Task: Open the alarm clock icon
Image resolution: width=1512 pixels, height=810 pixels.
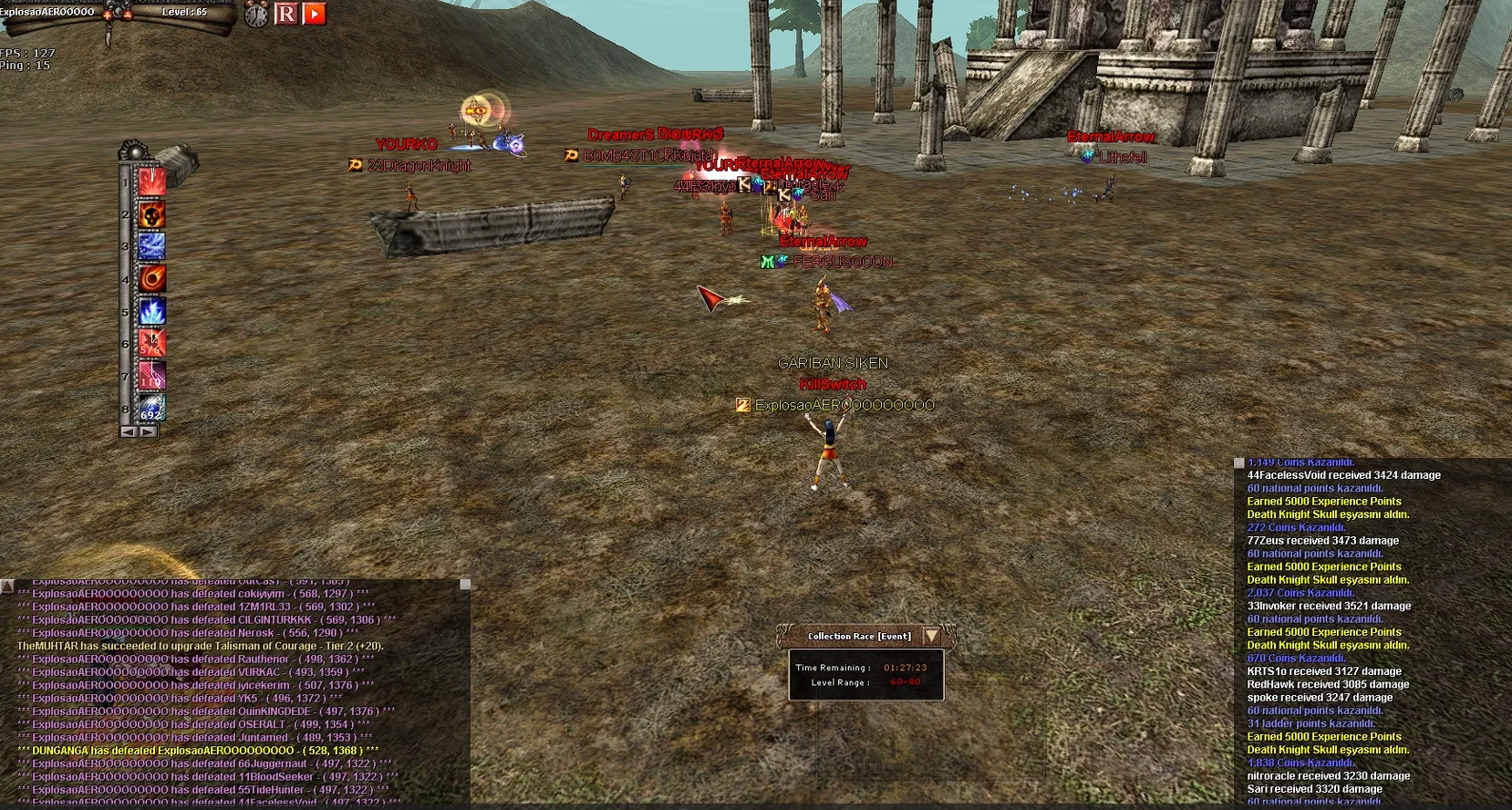Action: click(x=256, y=15)
